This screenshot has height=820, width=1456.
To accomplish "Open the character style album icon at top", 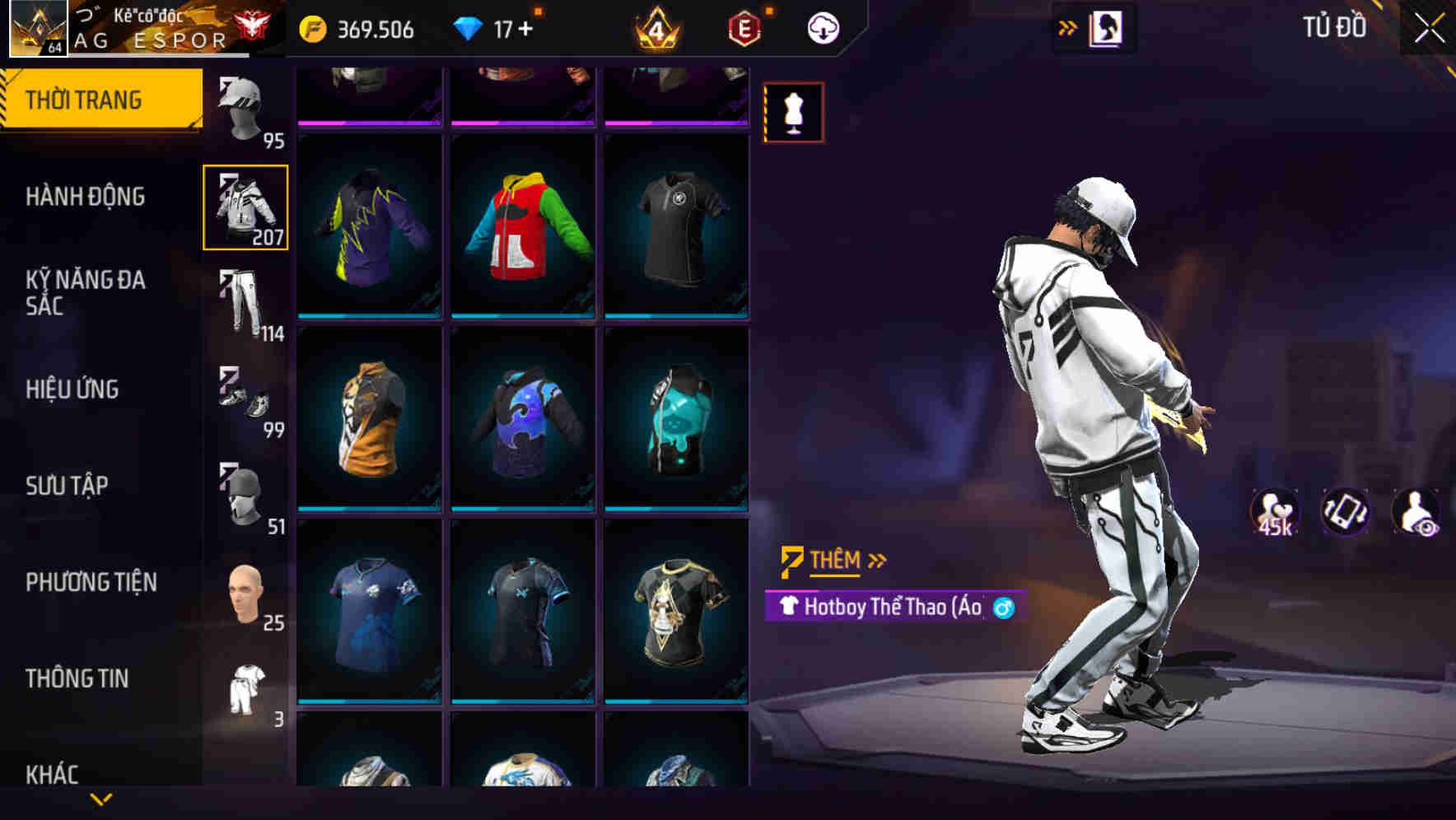I will (x=1108, y=27).
